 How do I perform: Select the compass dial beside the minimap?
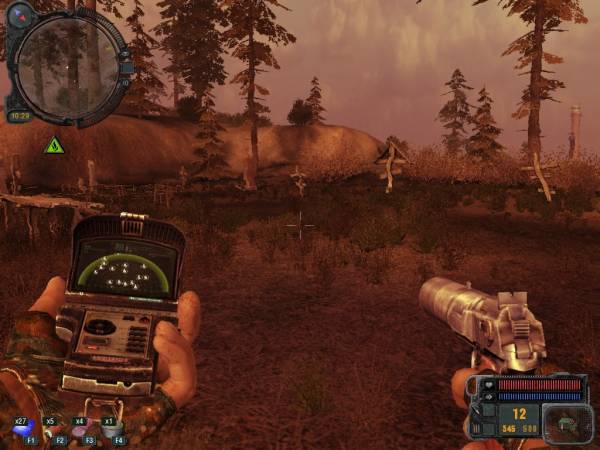click(20, 15)
